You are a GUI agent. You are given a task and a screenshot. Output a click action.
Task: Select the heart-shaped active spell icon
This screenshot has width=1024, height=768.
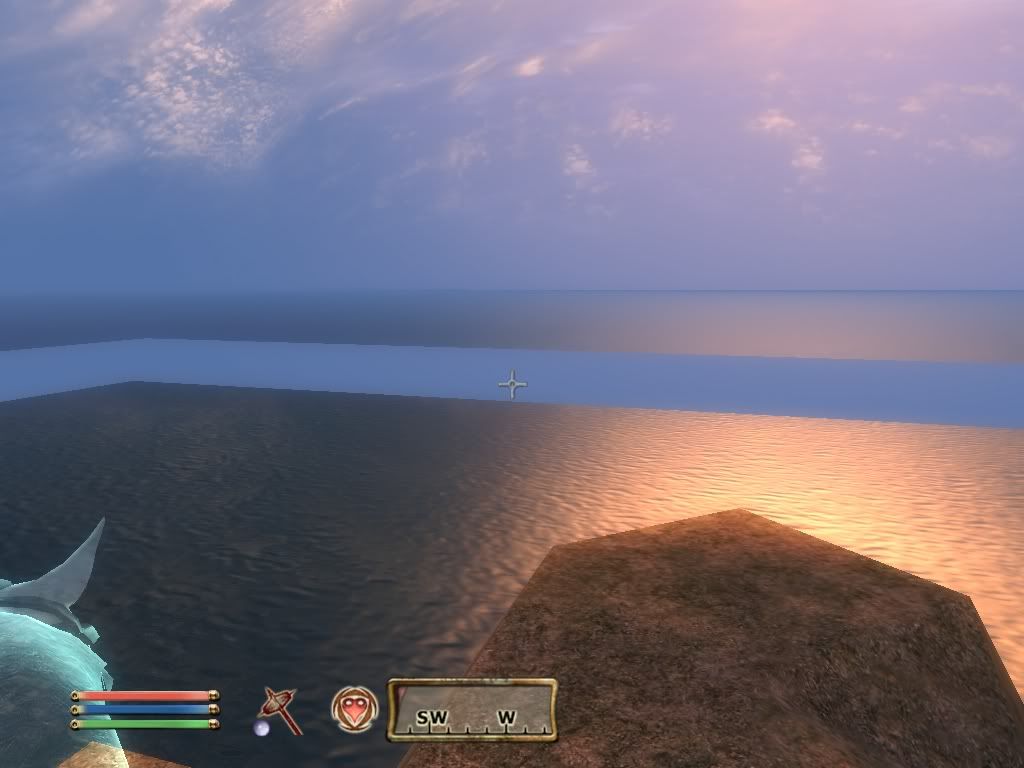(354, 709)
